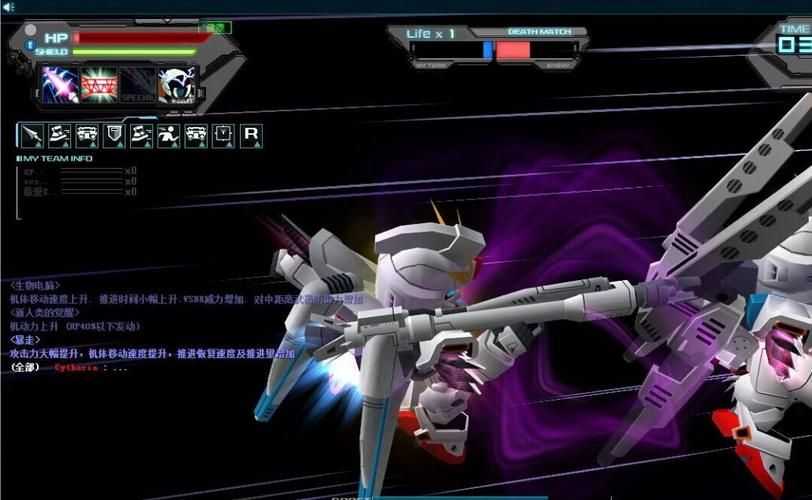Open the MY TEAM INFO panel
This screenshot has height=500, width=812.
(x=57, y=158)
